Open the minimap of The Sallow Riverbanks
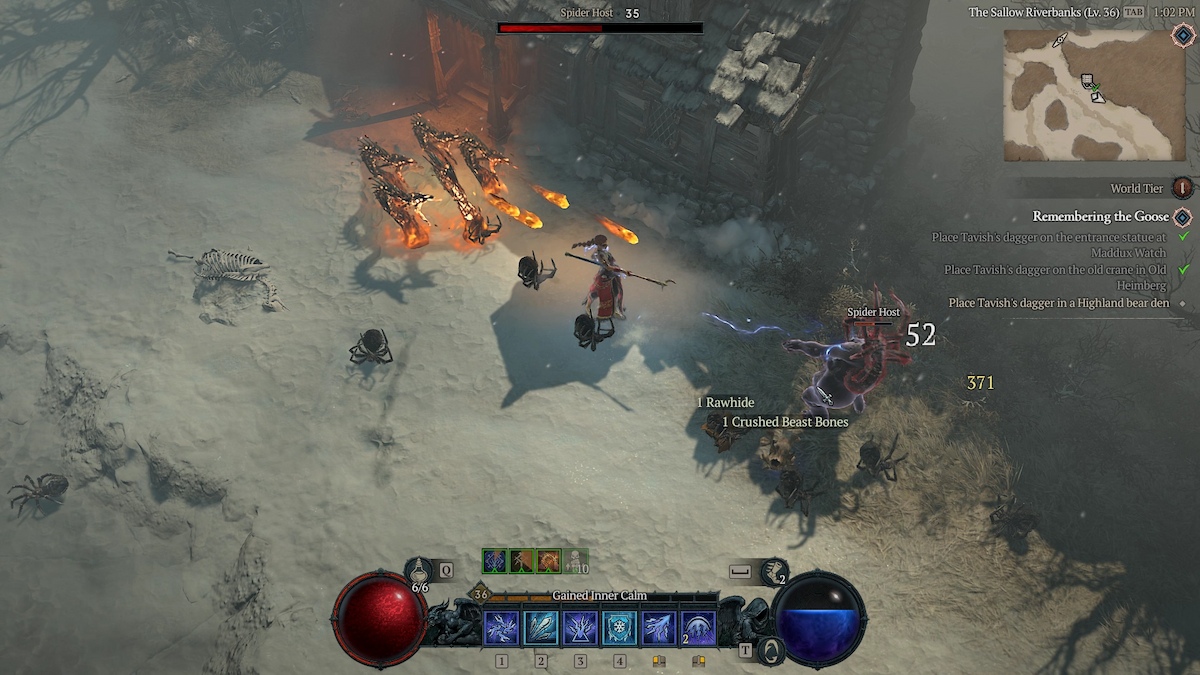 click(1094, 94)
